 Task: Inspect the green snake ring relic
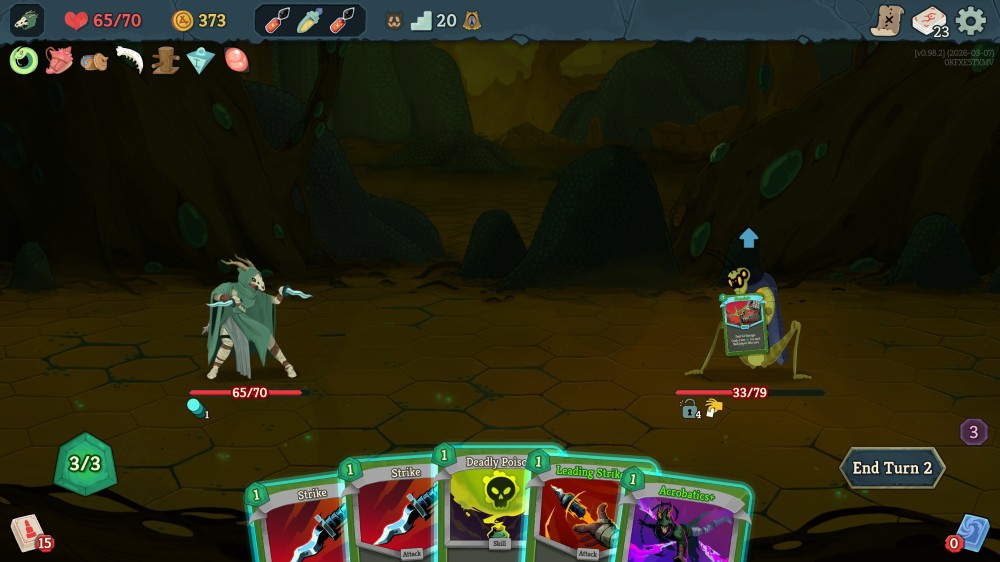tap(24, 61)
